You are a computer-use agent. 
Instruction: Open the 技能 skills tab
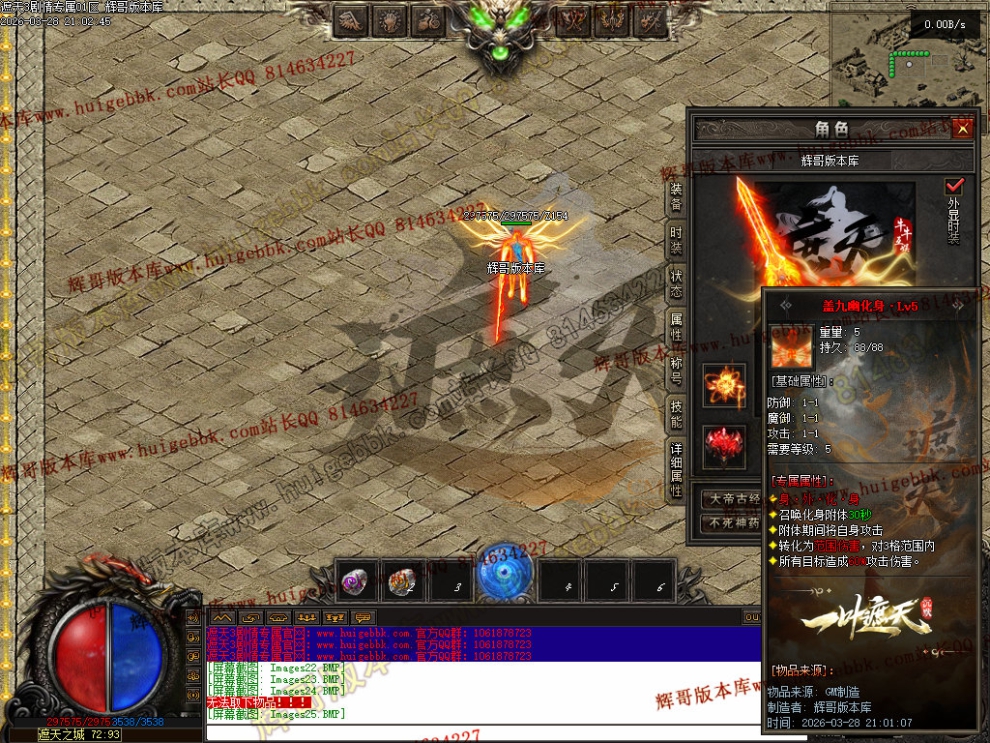coord(676,412)
